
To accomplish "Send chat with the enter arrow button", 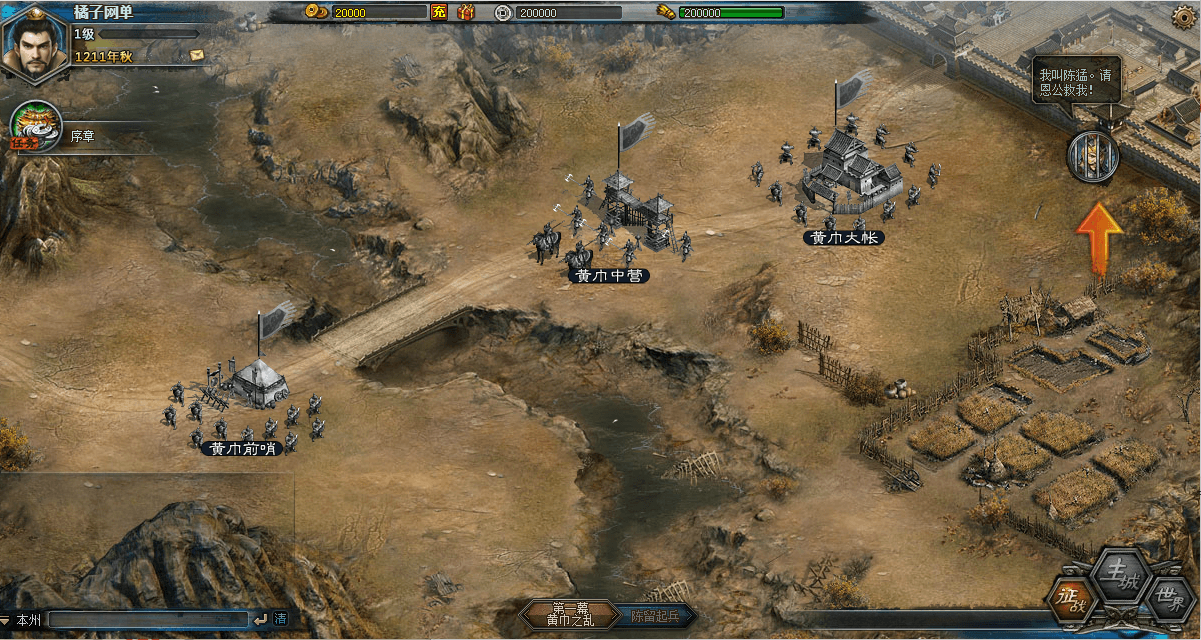I will click(260, 620).
